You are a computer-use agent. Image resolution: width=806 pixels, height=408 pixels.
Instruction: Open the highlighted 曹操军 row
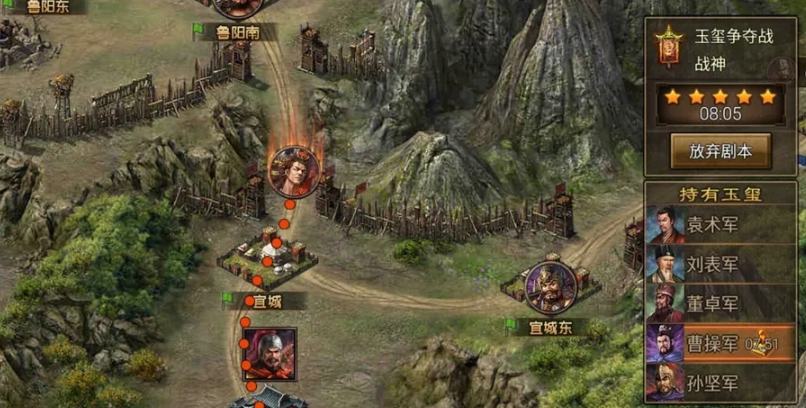point(712,344)
